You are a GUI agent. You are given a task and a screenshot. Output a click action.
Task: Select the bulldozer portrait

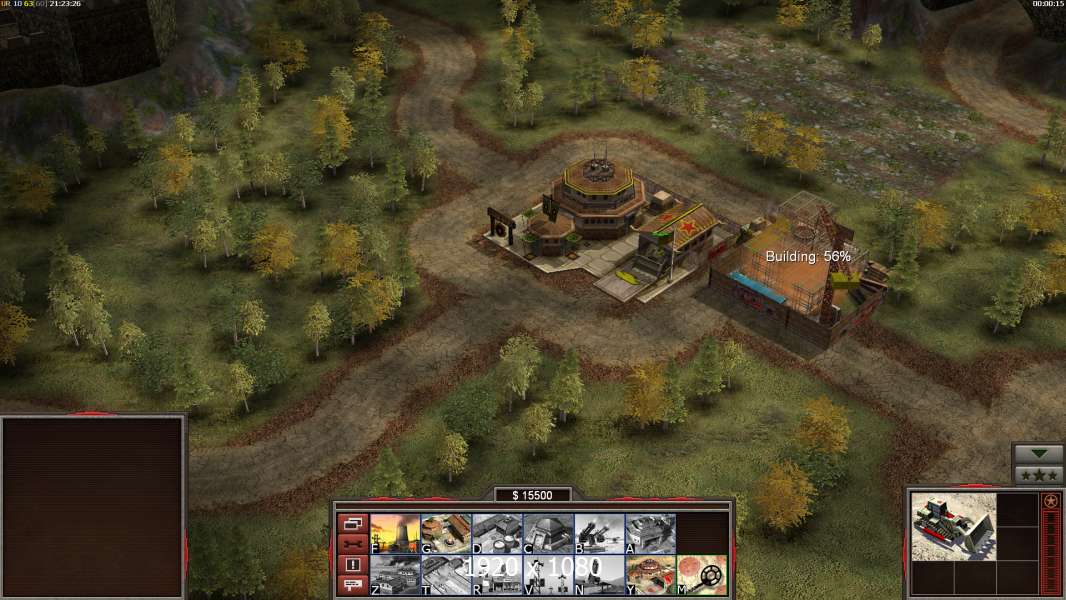tap(954, 526)
